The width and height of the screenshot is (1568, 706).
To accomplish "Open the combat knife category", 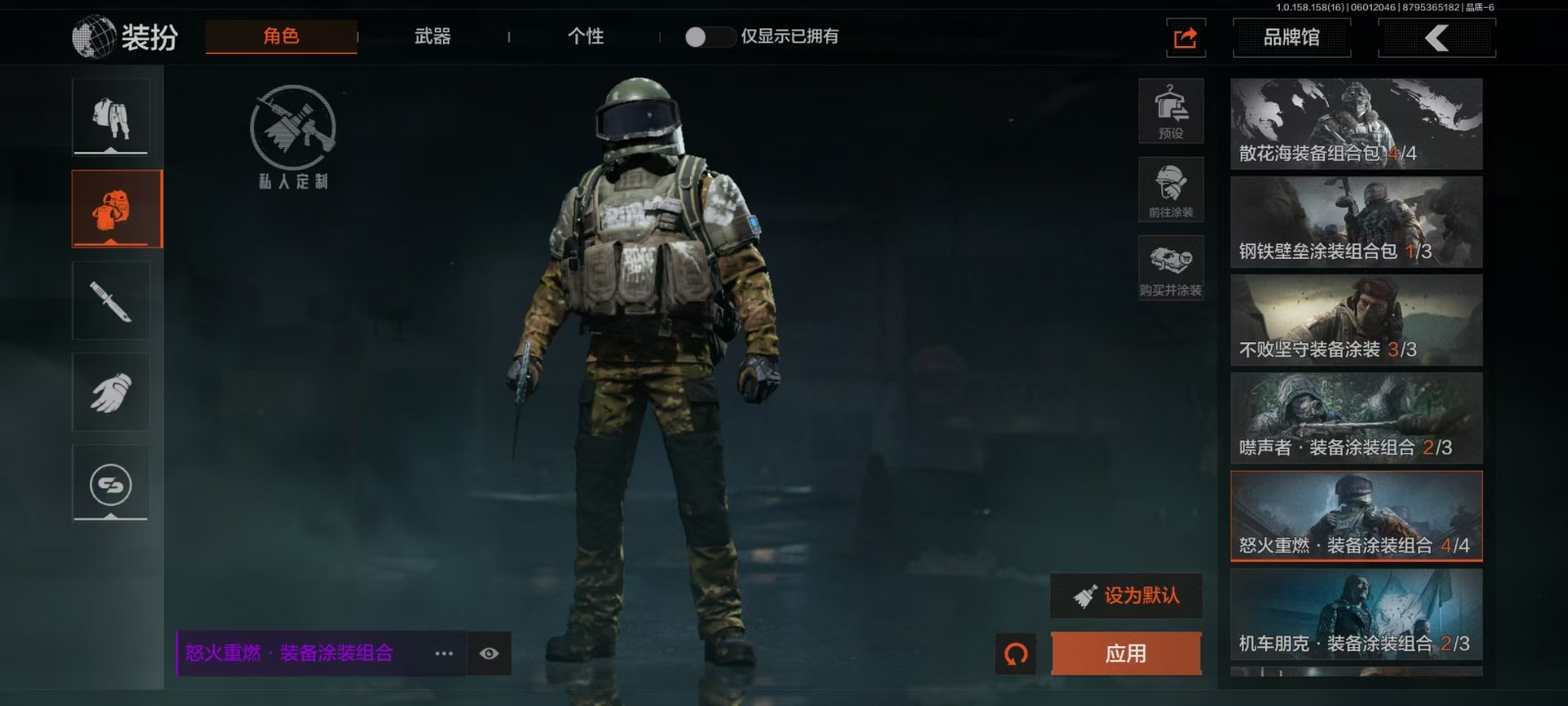I will pos(111,301).
